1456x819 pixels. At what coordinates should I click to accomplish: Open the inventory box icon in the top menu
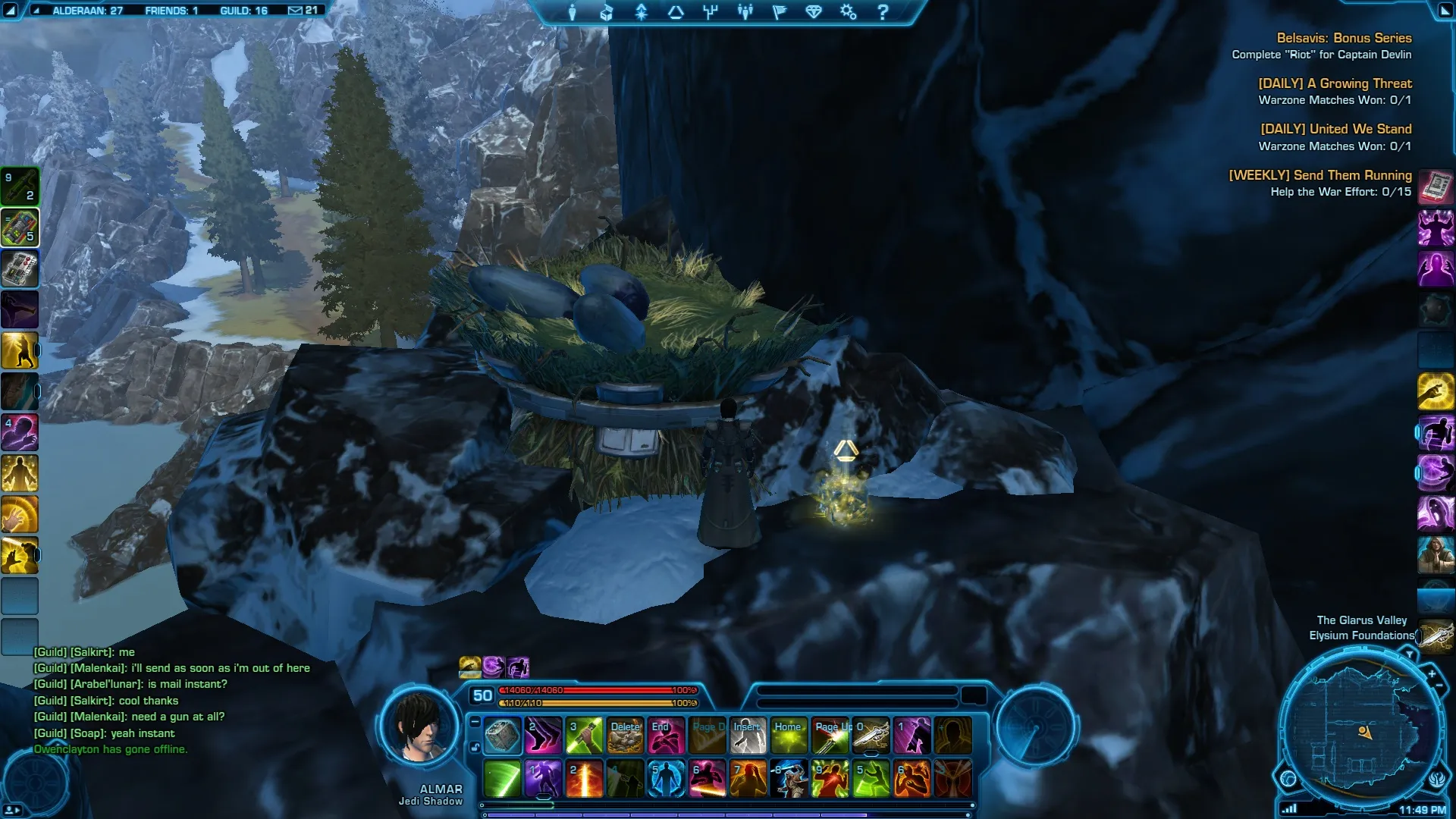tap(607, 12)
